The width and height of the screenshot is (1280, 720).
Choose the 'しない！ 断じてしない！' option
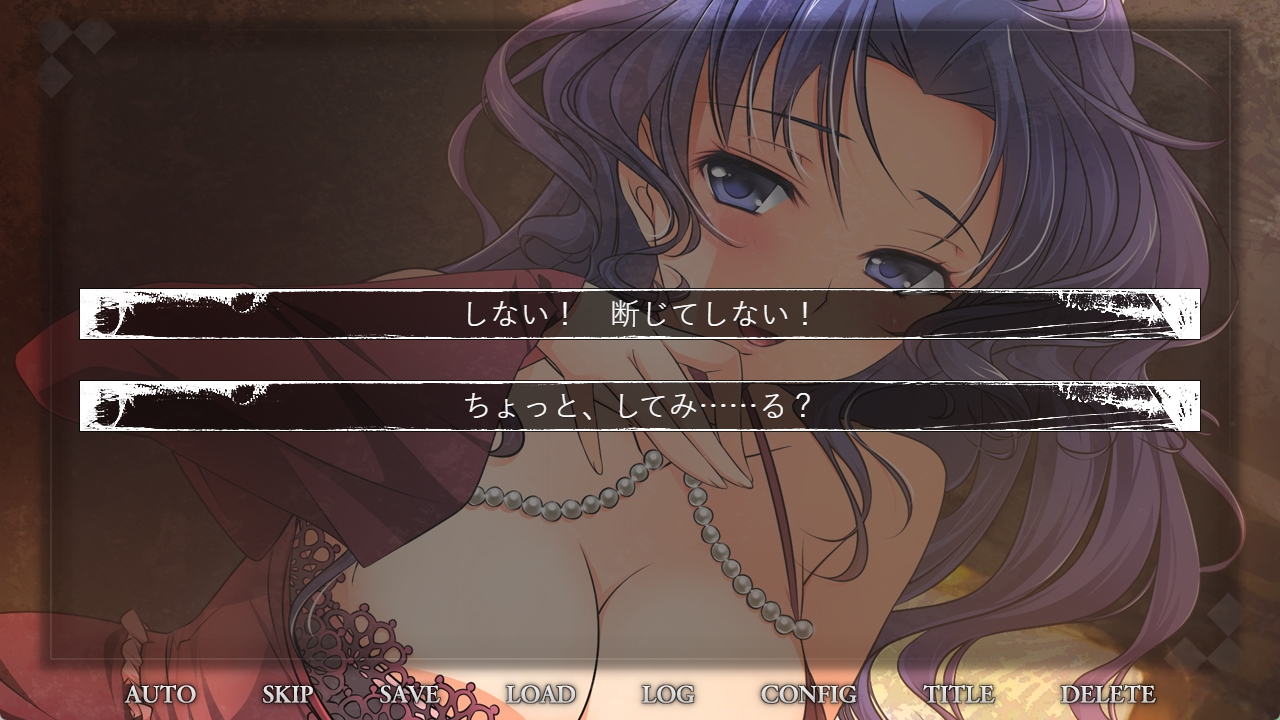(640, 314)
